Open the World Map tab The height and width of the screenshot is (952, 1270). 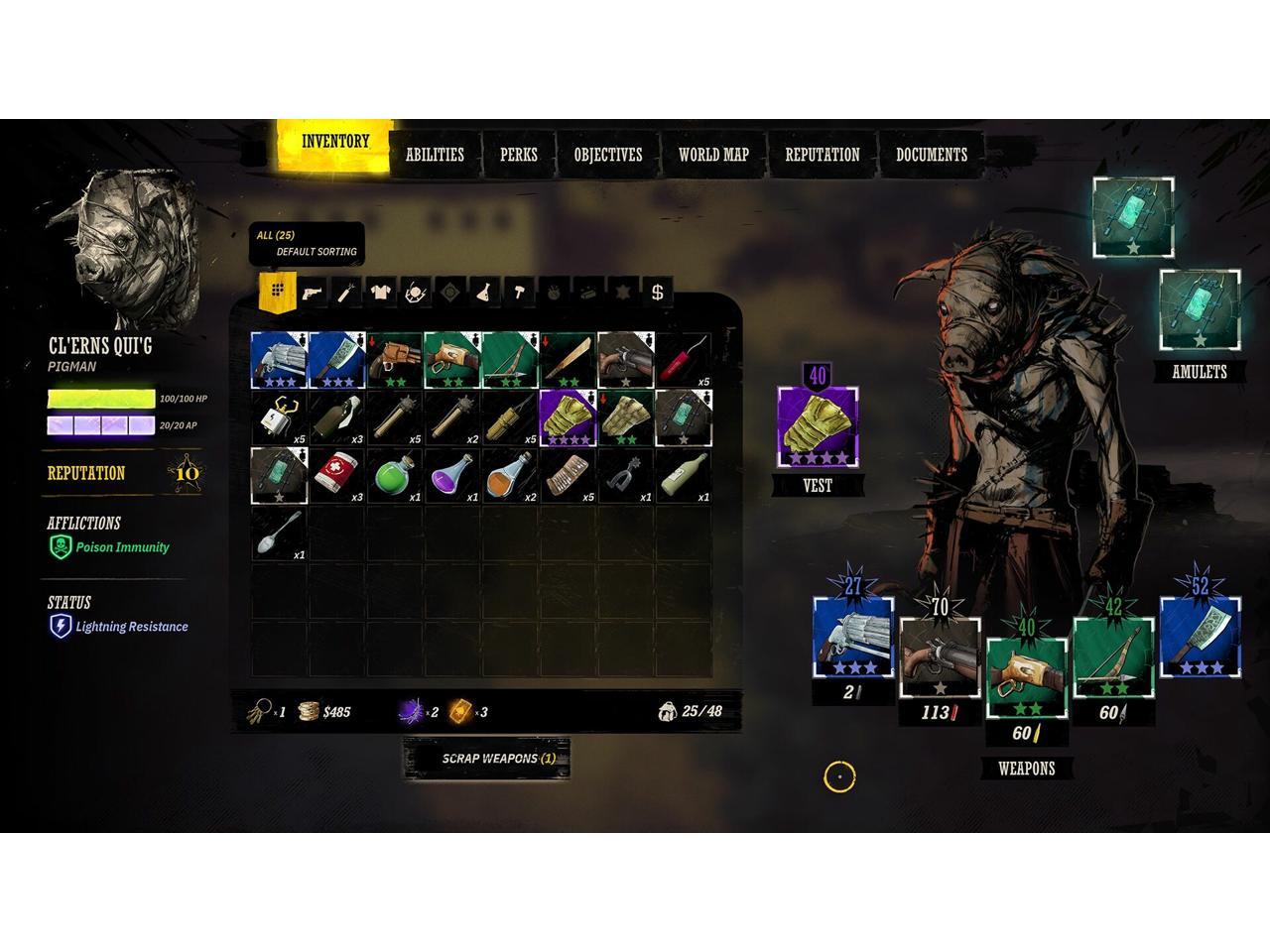point(712,155)
